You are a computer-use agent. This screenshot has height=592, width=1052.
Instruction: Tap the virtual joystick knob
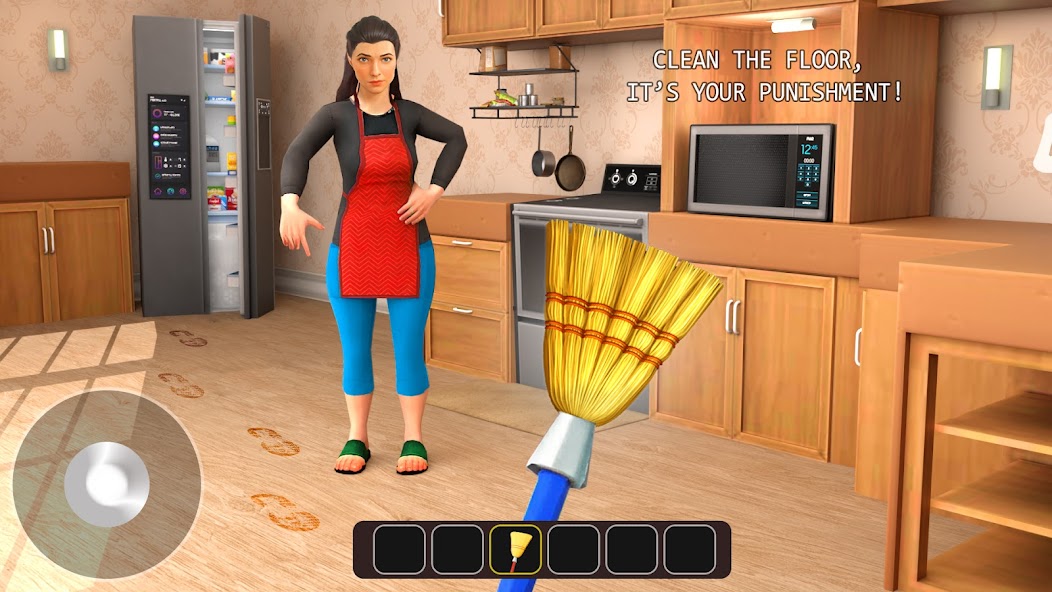[107, 485]
